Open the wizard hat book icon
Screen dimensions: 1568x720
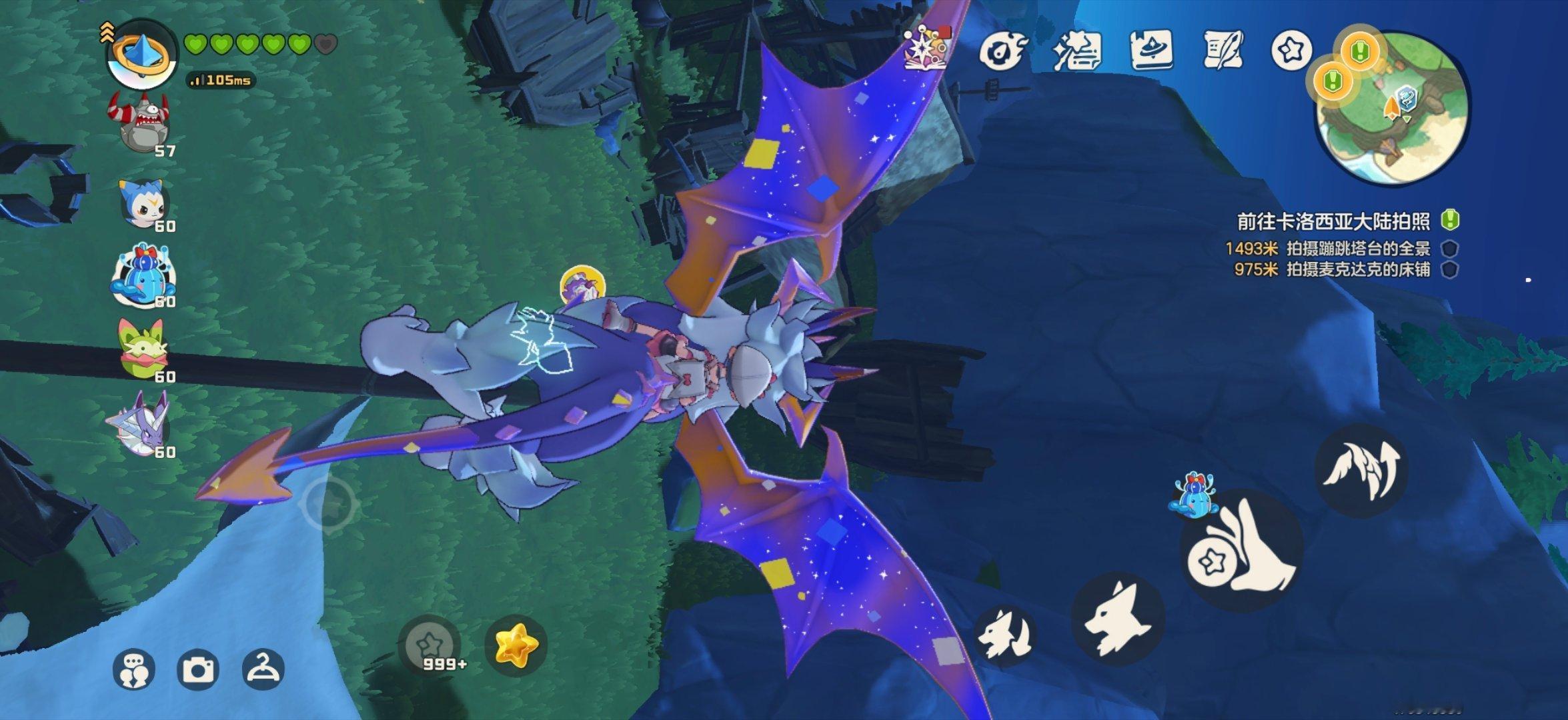coord(1151,50)
